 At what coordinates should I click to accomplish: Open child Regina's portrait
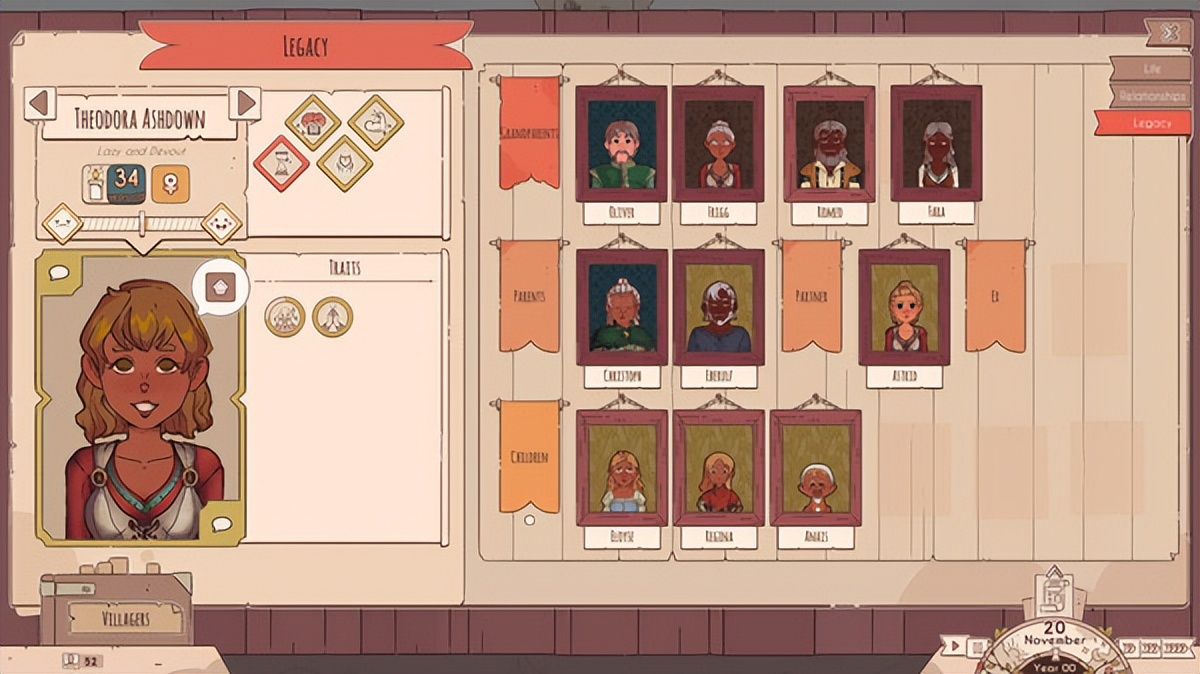tap(718, 467)
